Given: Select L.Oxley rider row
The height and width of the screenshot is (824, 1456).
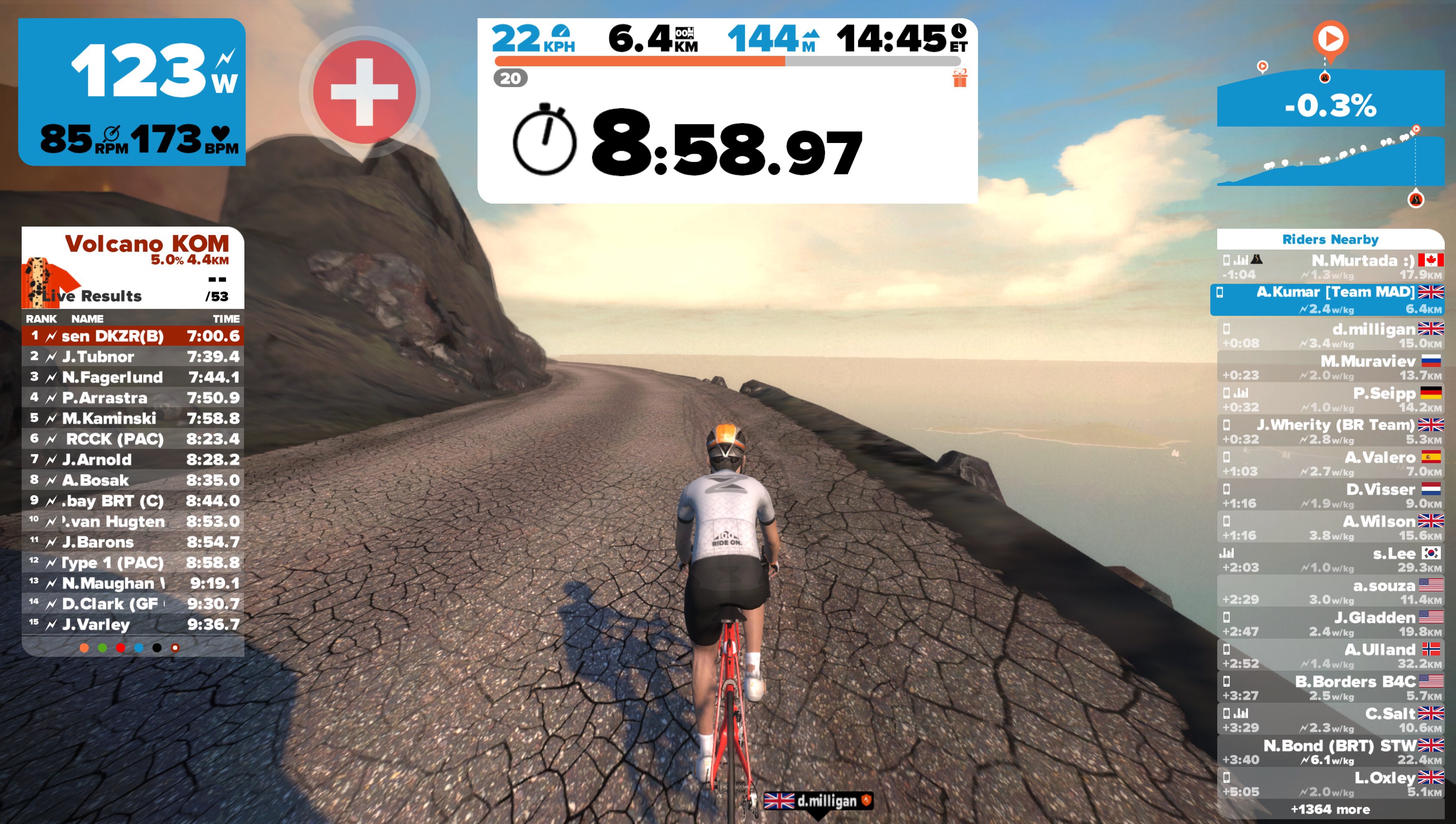Looking at the screenshot, I should click(1330, 785).
